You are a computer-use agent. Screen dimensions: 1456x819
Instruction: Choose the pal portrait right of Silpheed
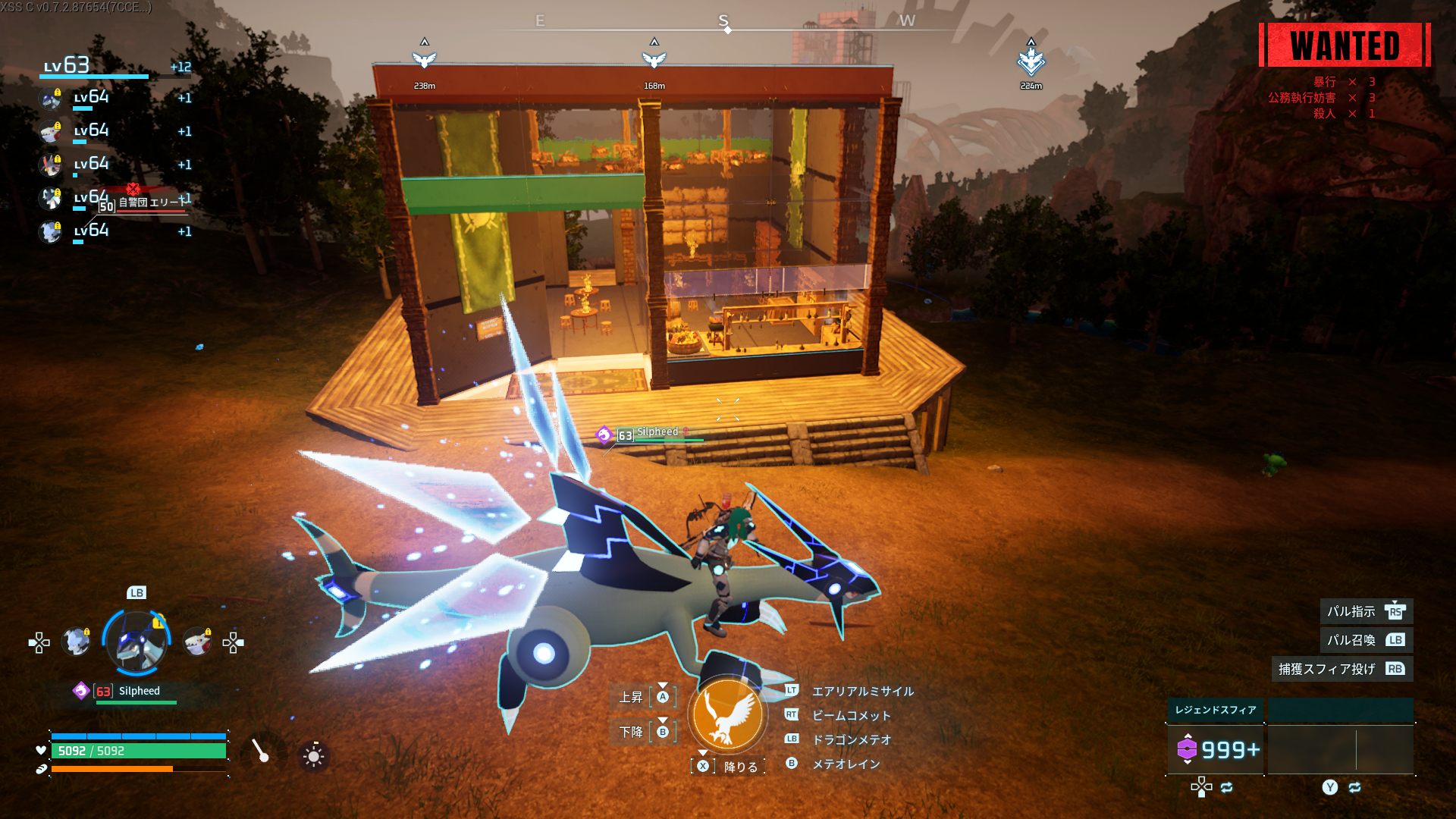pos(197,642)
